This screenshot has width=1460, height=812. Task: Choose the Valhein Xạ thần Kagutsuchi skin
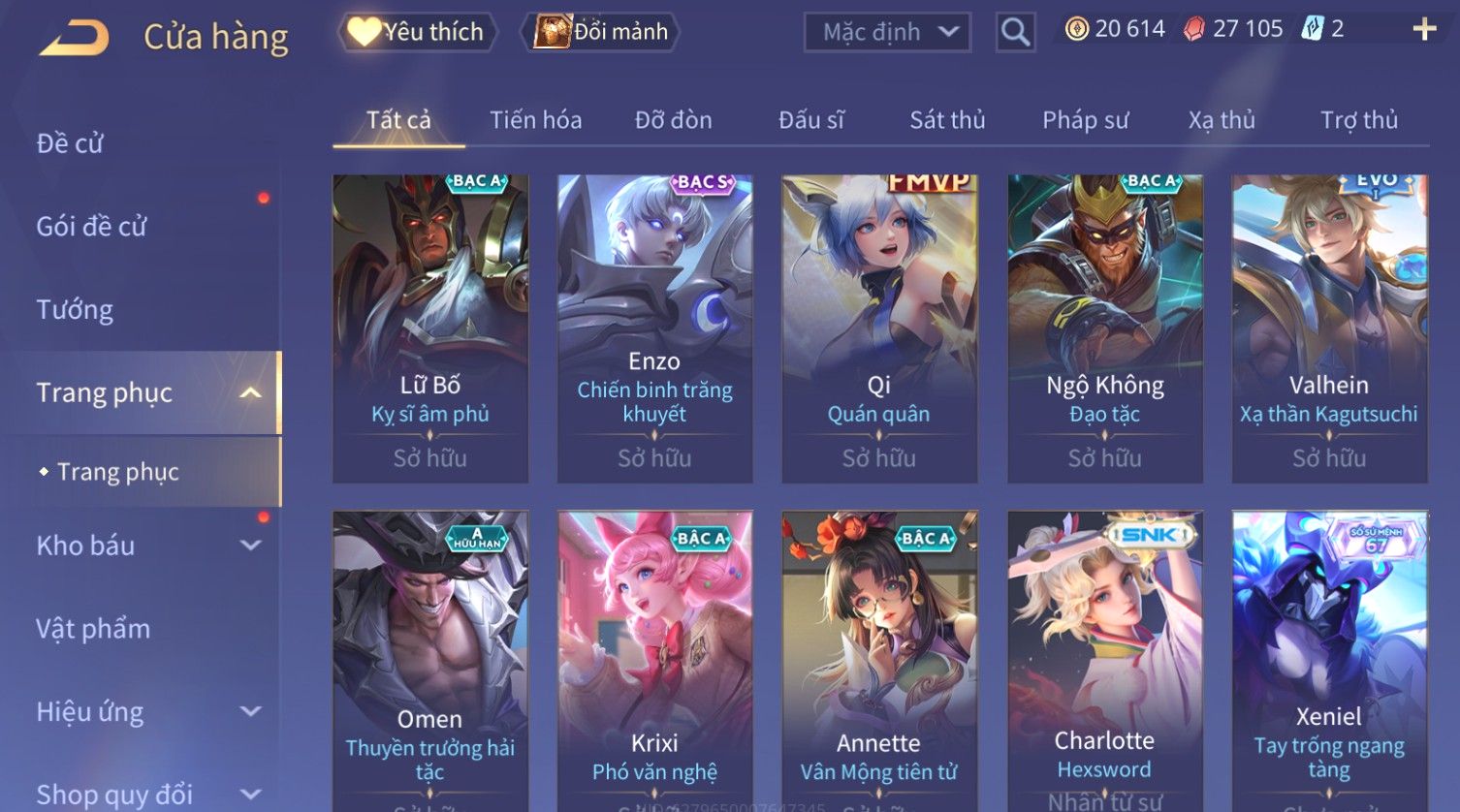(x=1329, y=328)
